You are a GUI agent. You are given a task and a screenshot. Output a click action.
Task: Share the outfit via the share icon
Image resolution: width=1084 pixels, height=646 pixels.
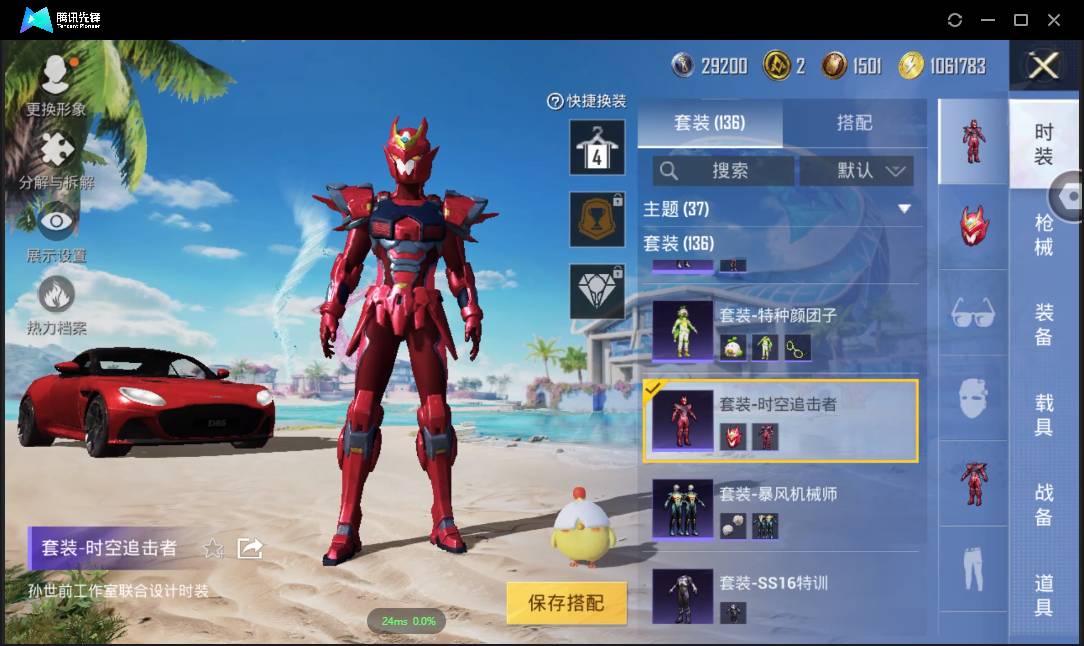coord(249,548)
